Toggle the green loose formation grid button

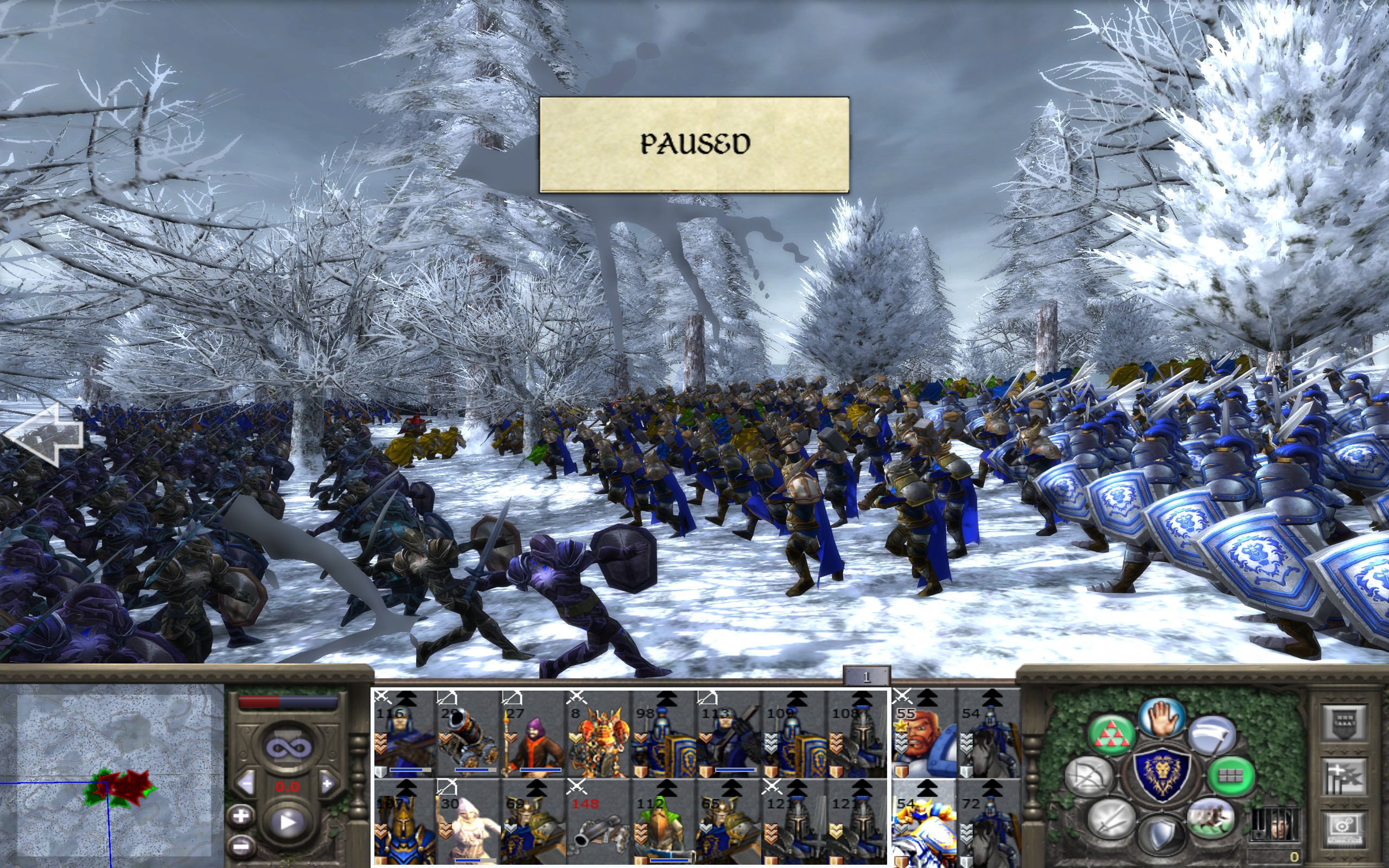[1230, 776]
